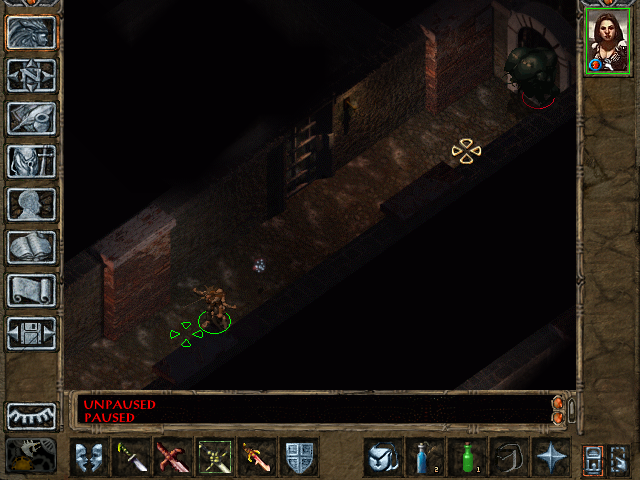Use the blue potion quick item
This screenshot has width=640, height=480.
pyautogui.click(x=425, y=458)
